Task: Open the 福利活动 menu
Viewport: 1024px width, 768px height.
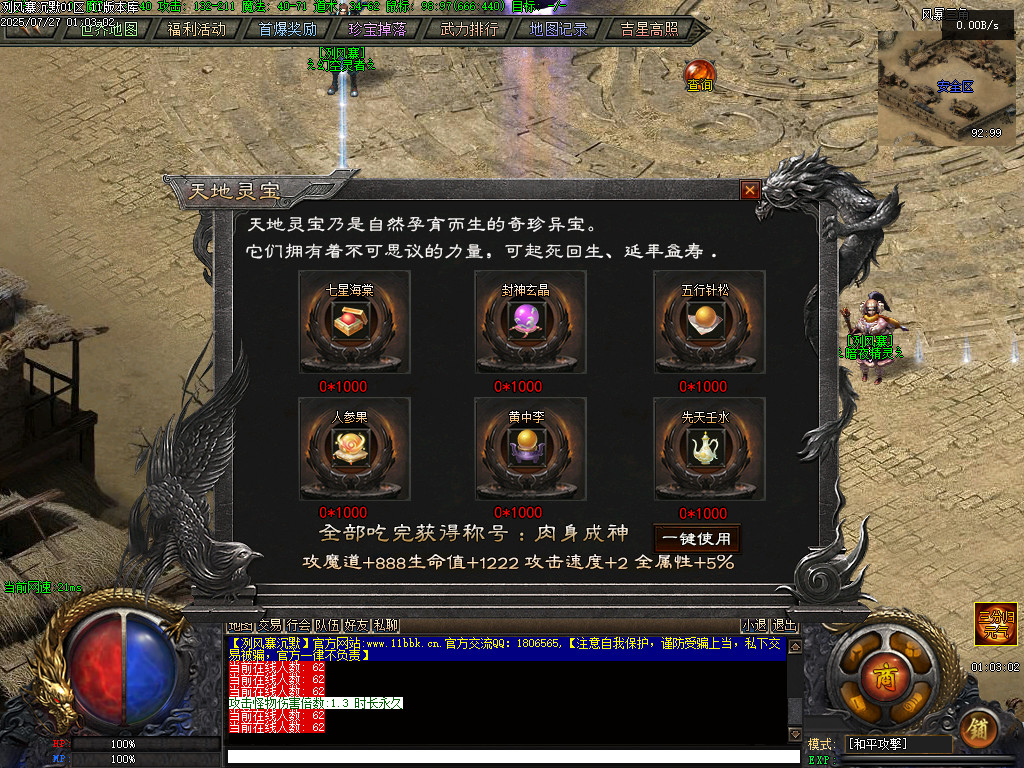Action: (197, 29)
